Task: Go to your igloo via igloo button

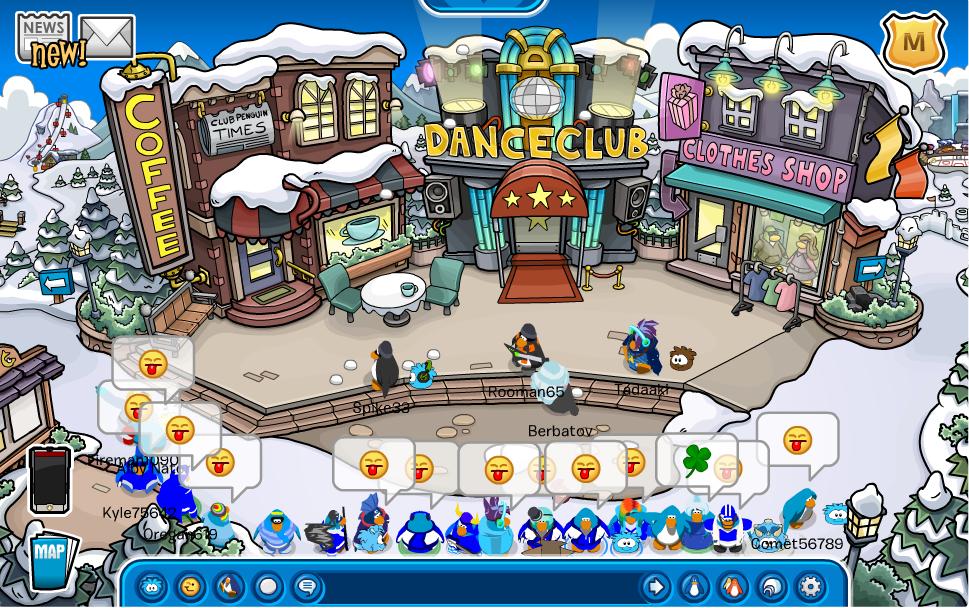Action: point(772,587)
